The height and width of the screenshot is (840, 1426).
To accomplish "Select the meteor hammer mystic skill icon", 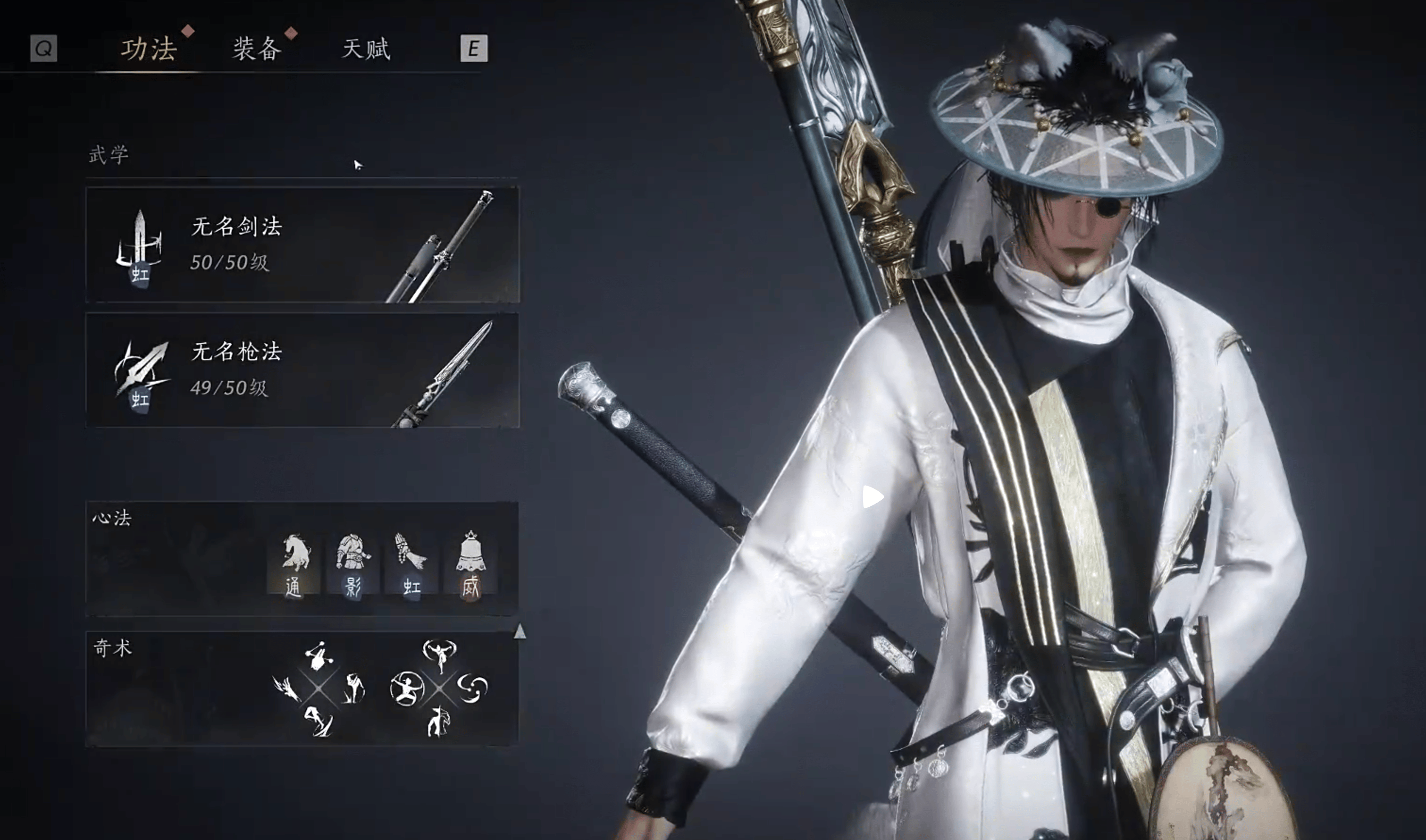I will (x=319, y=656).
